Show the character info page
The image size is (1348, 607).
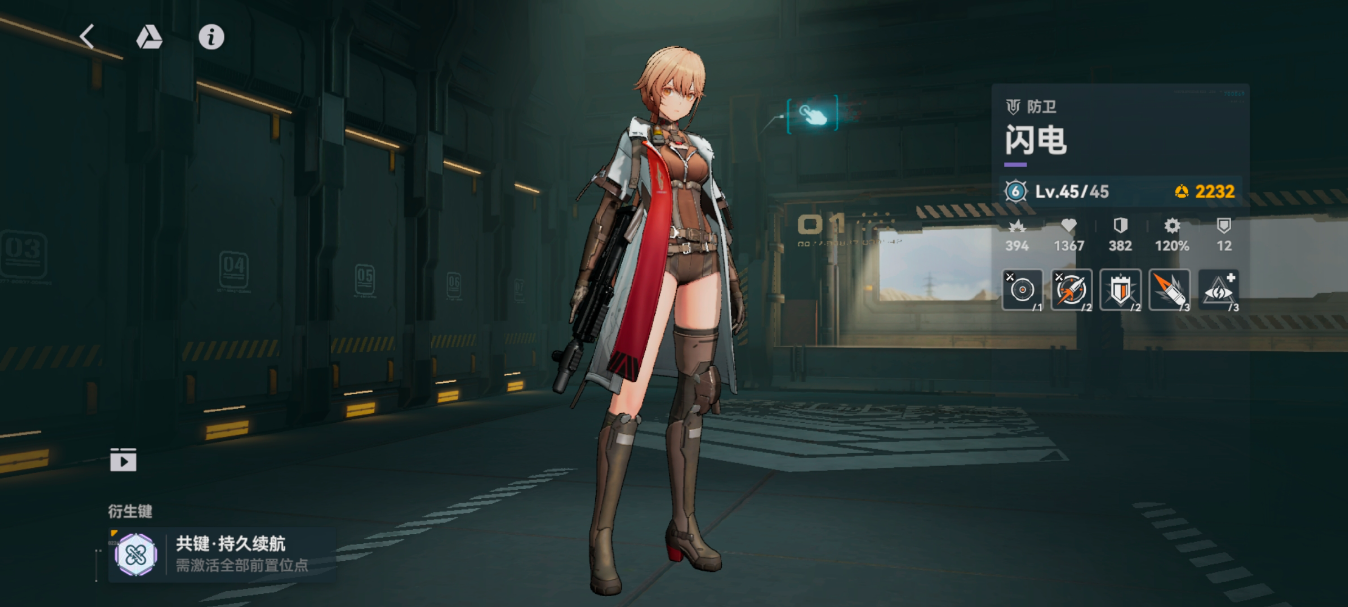tap(211, 37)
